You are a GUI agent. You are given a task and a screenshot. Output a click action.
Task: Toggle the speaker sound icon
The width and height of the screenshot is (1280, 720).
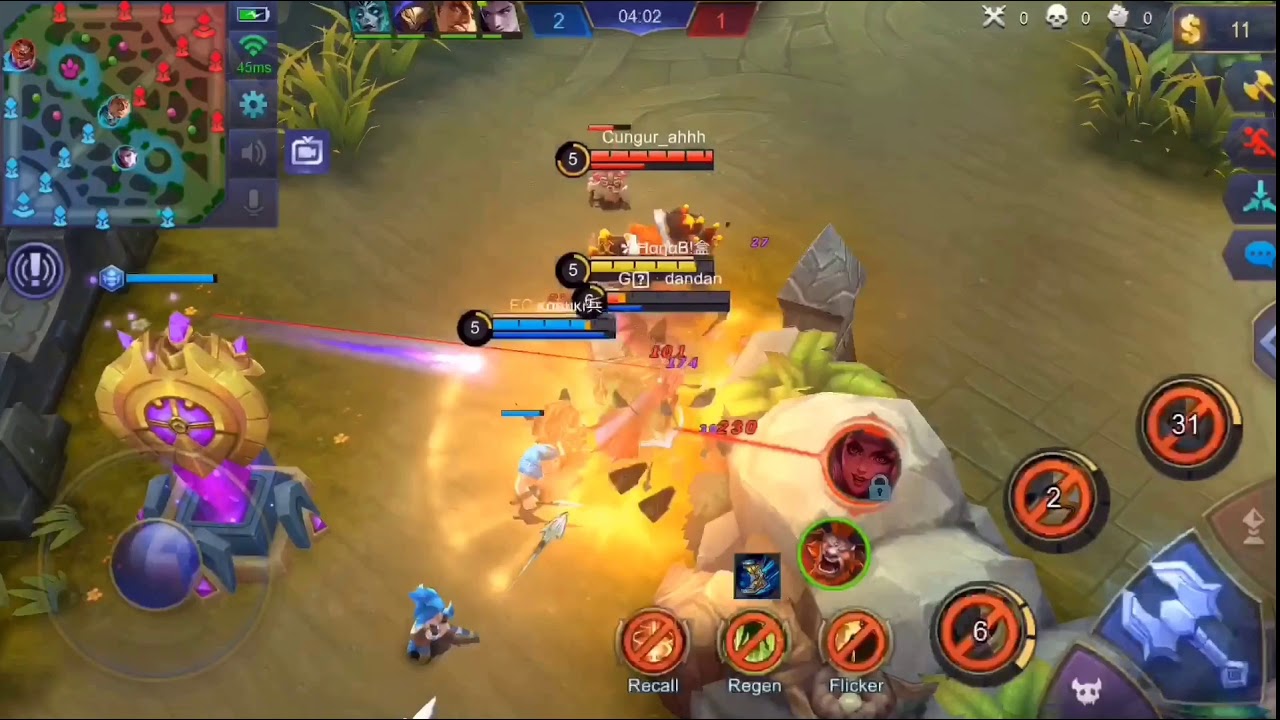253,152
